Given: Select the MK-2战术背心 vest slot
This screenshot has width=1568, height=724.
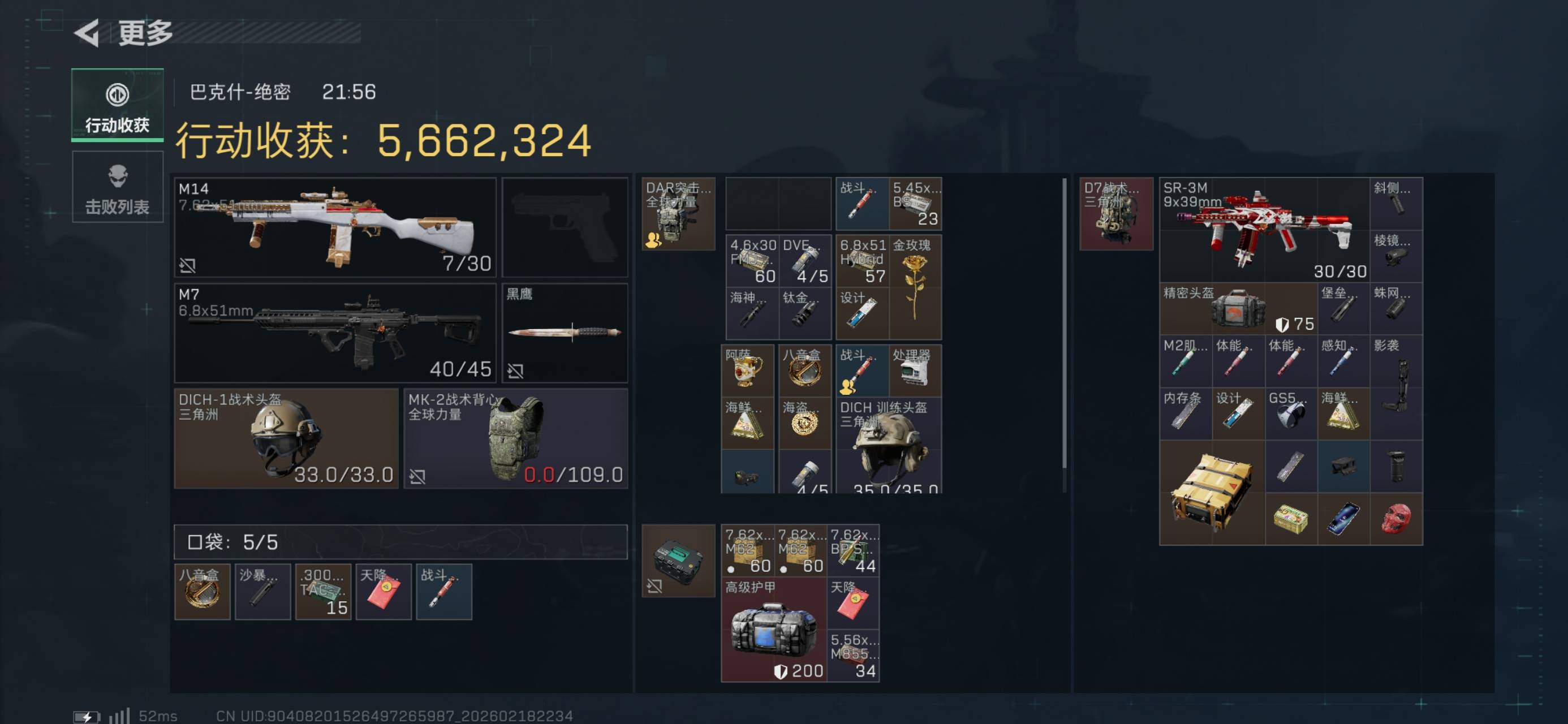Looking at the screenshot, I should point(515,438).
